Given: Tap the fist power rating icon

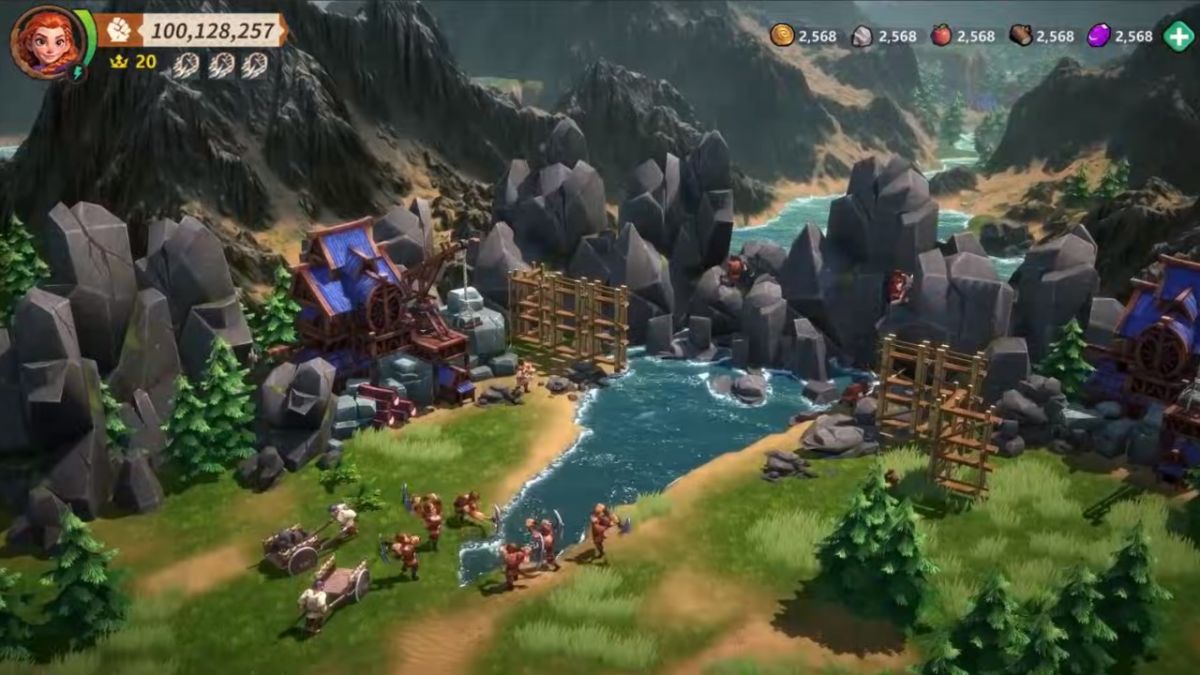Looking at the screenshot, I should pyautogui.click(x=119, y=30).
